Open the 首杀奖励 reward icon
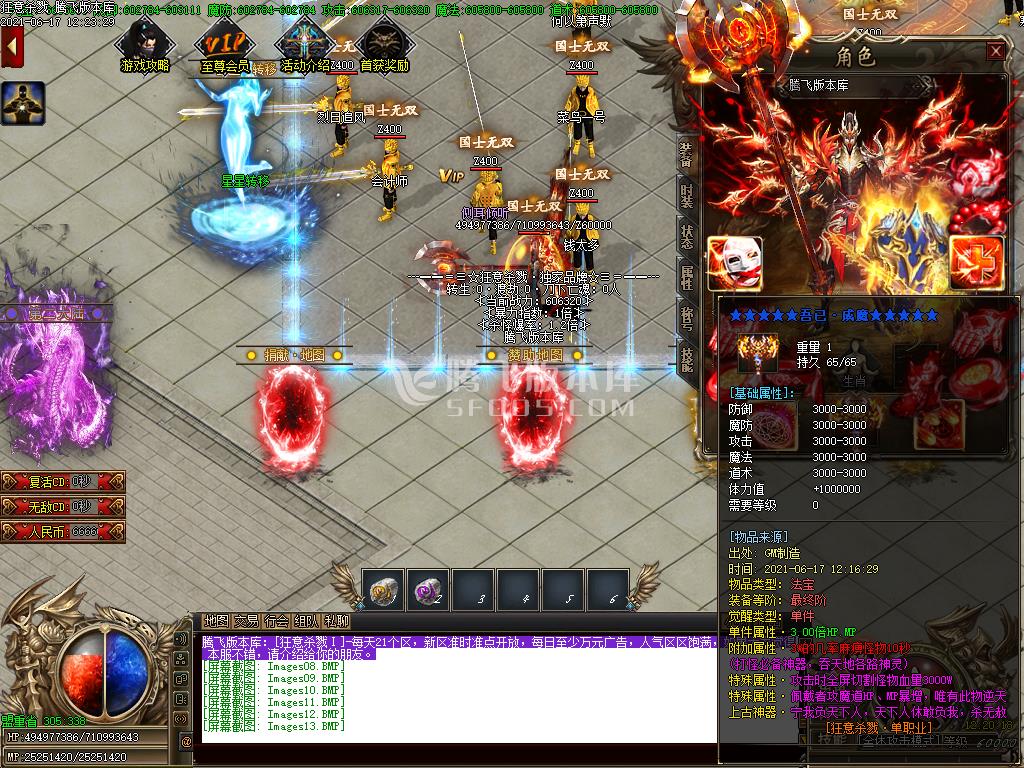1024x768 pixels. coord(383,44)
